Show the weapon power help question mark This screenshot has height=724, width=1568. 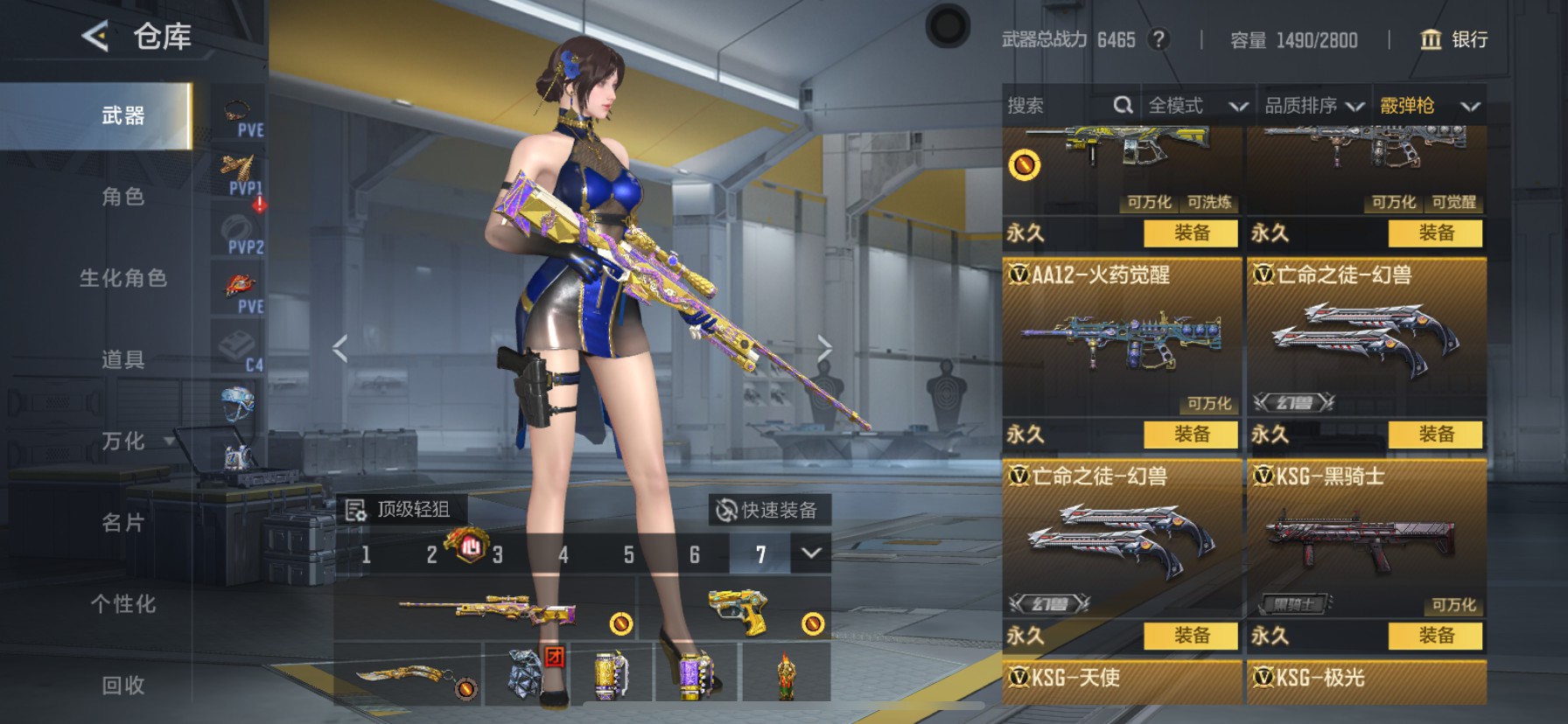coord(1158,39)
